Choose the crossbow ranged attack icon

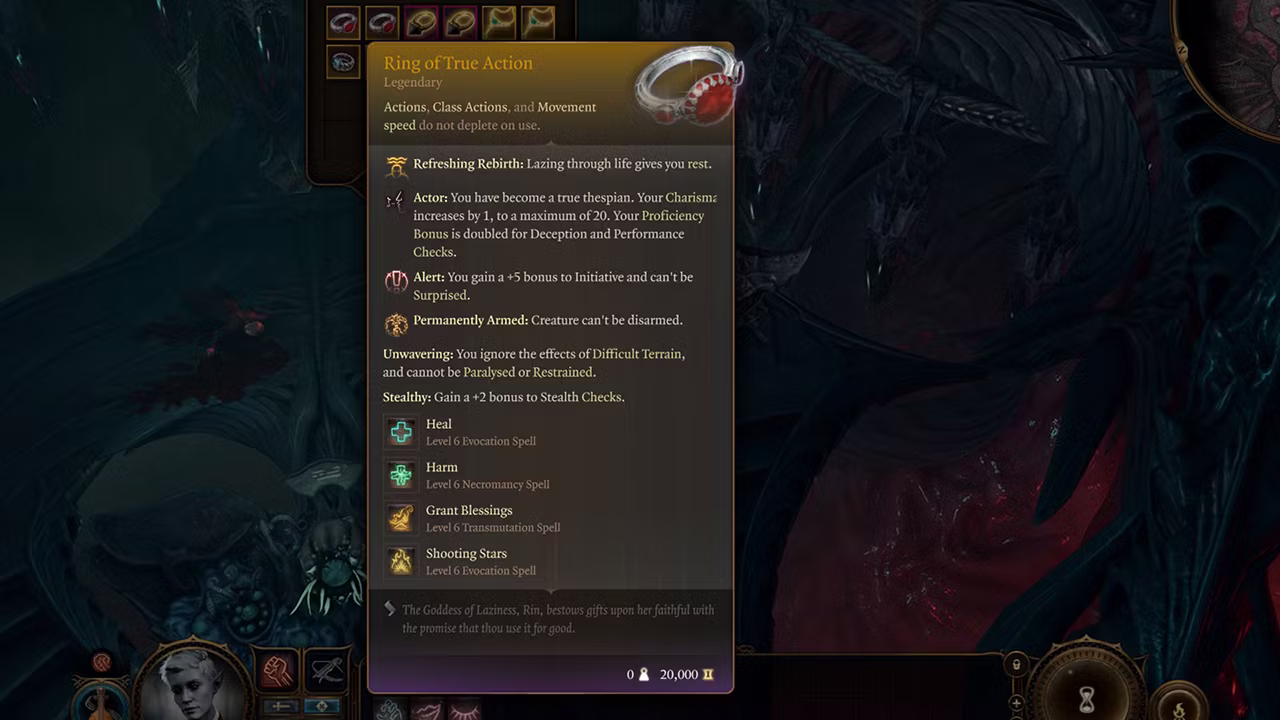325,671
